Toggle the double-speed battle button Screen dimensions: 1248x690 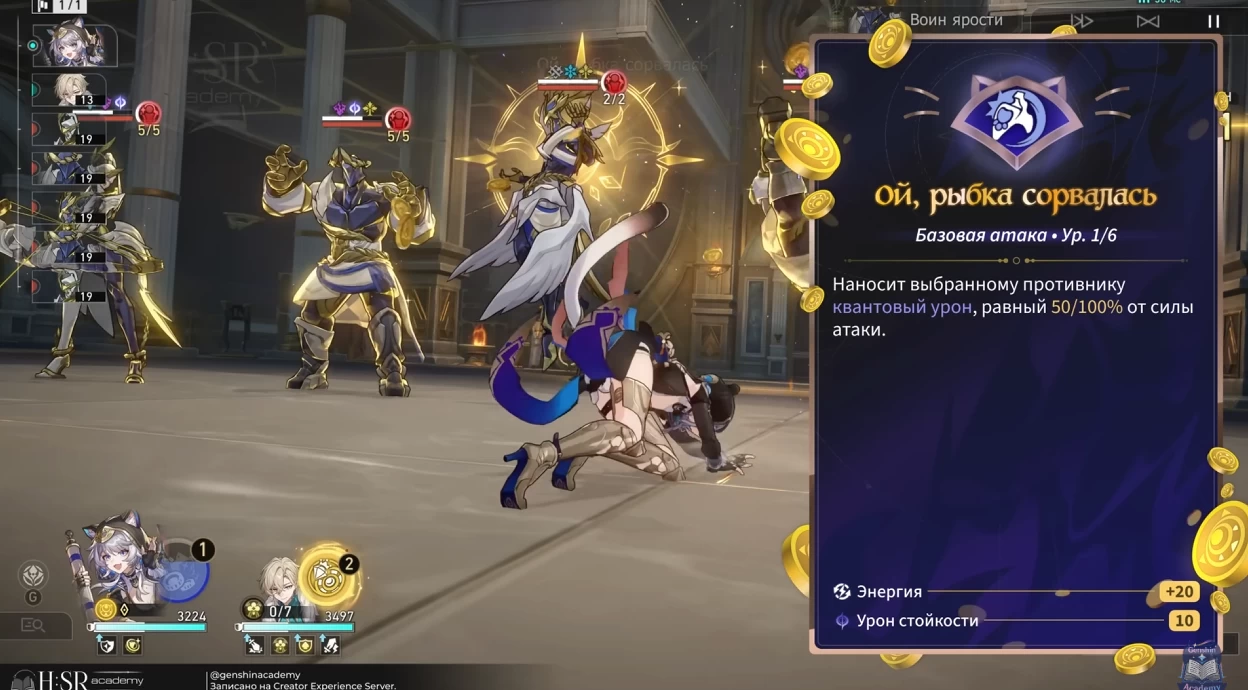(1082, 21)
